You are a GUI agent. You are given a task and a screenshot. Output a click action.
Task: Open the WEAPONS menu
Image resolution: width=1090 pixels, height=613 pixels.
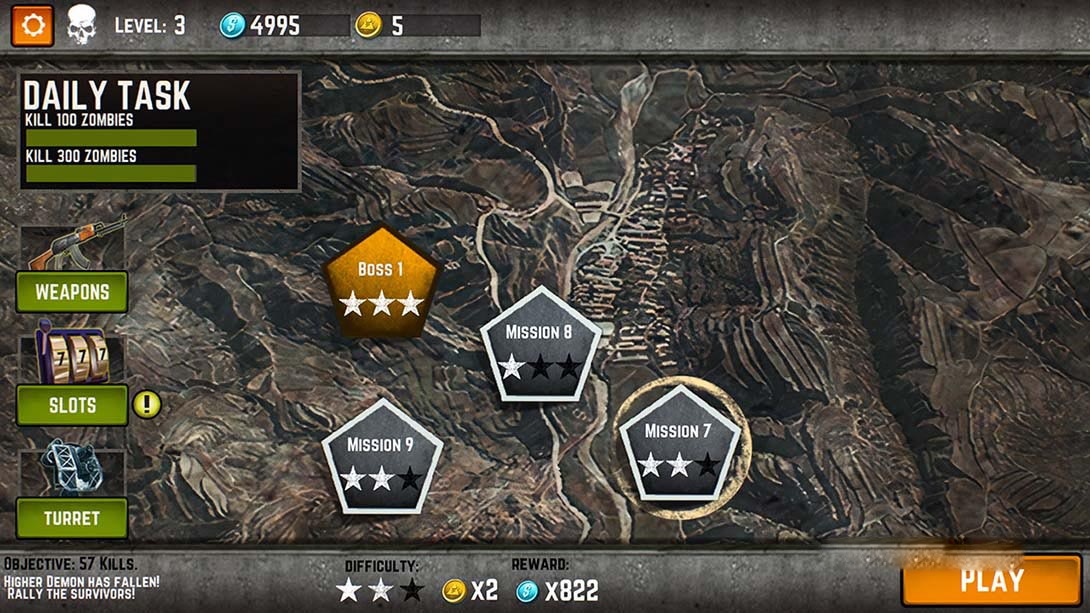pyautogui.click(x=72, y=293)
